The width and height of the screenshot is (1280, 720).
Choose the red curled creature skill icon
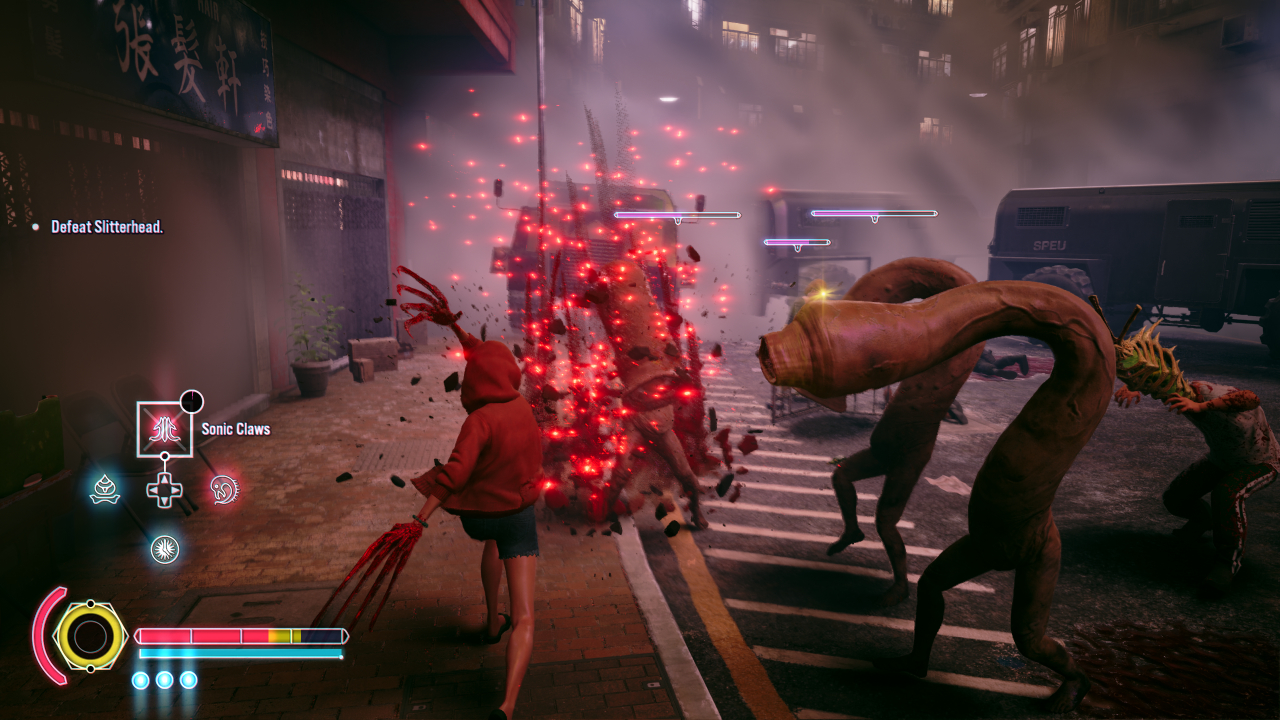(224, 489)
